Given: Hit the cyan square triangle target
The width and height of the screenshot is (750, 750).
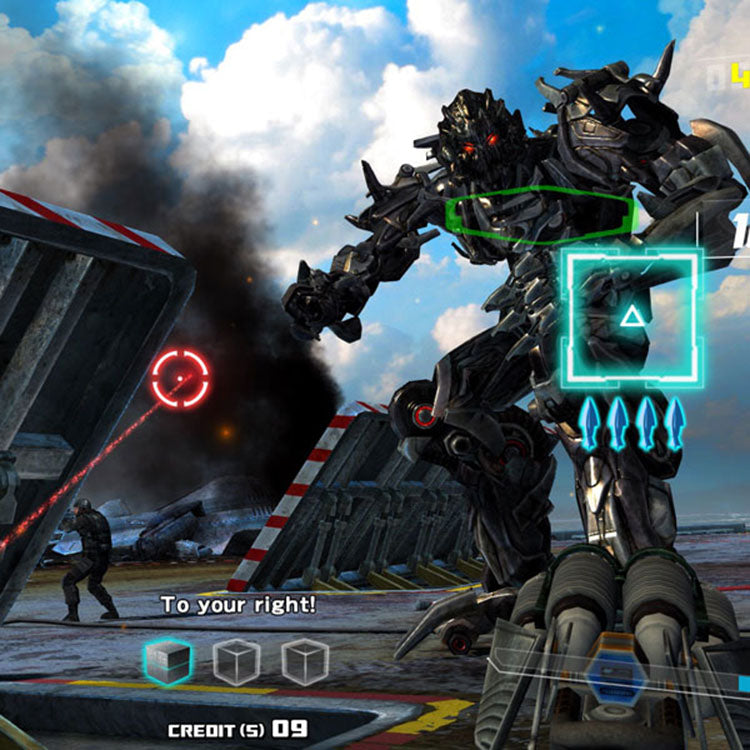Looking at the screenshot, I should pos(631,319).
